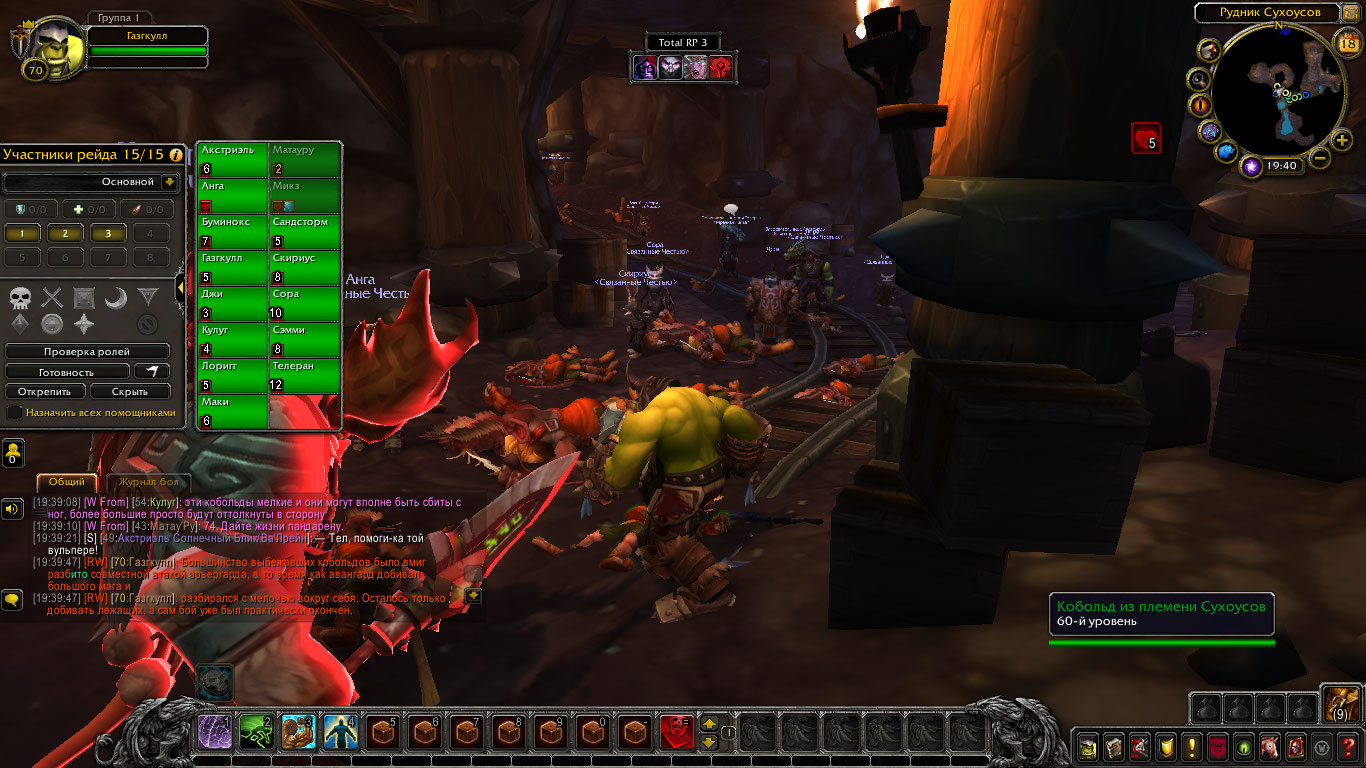Click the Открепить button
This screenshot has width=1366, height=768.
tap(45, 392)
